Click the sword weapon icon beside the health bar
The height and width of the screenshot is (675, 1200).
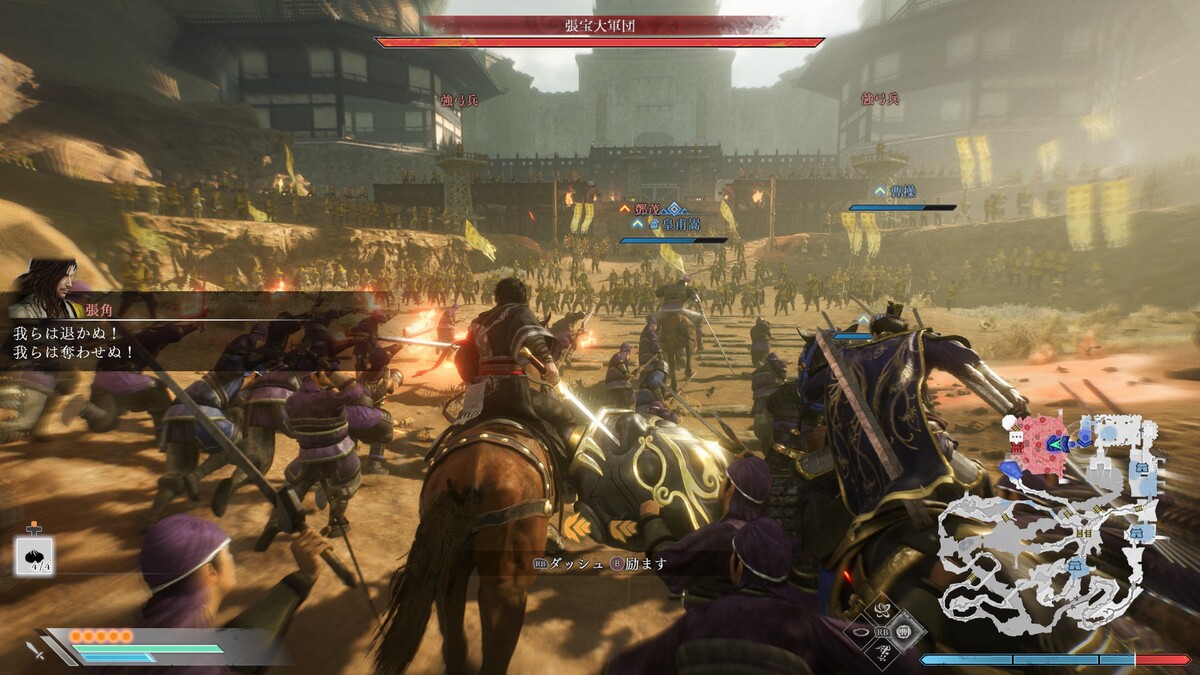[x=36, y=651]
